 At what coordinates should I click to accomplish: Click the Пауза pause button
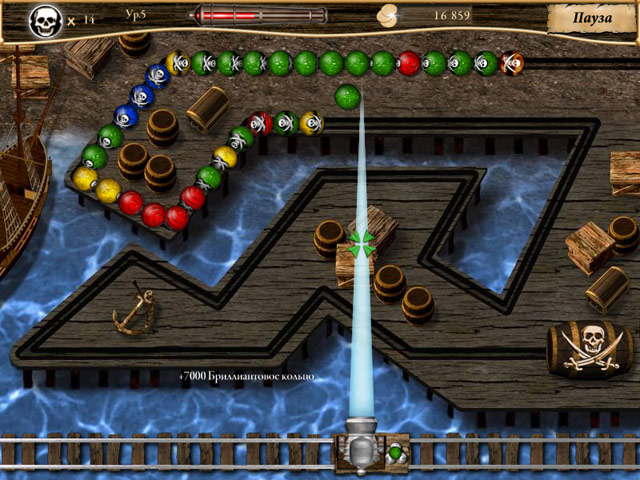591,18
